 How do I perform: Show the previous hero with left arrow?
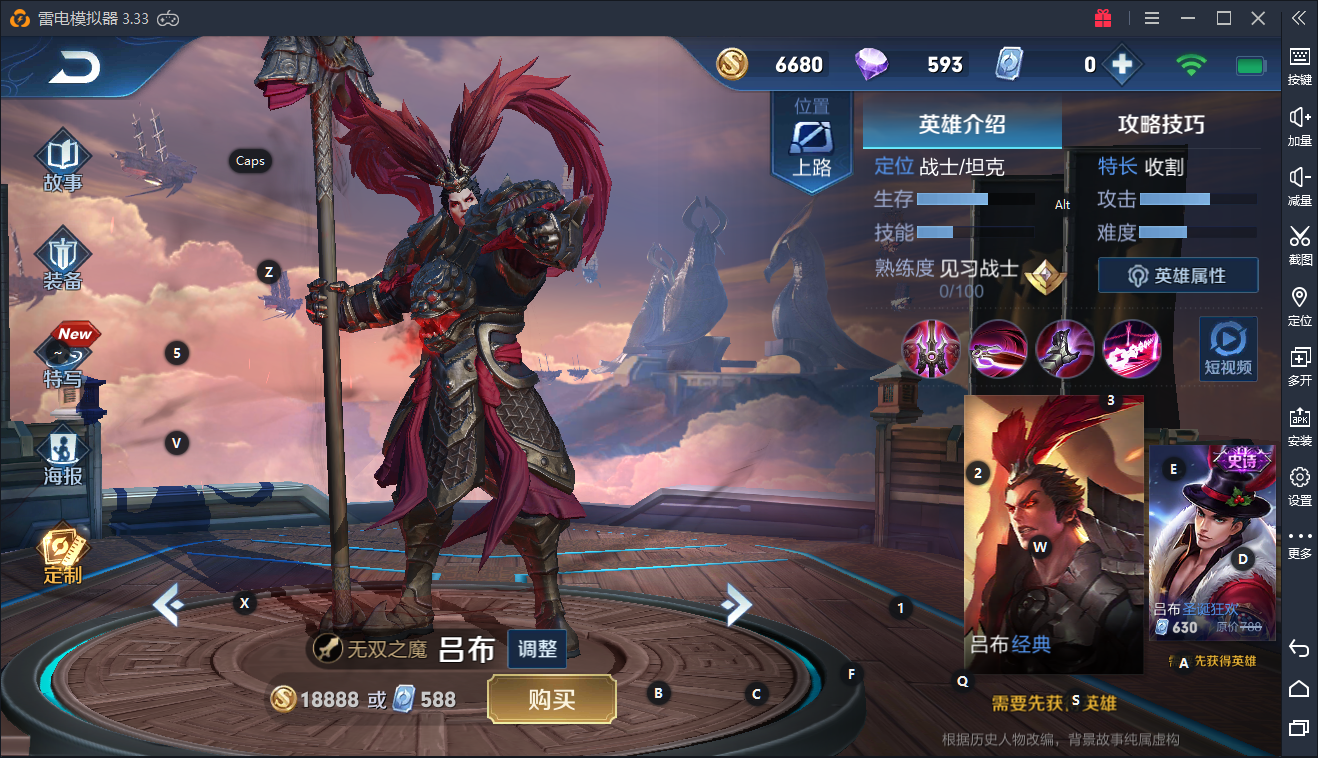coord(166,604)
